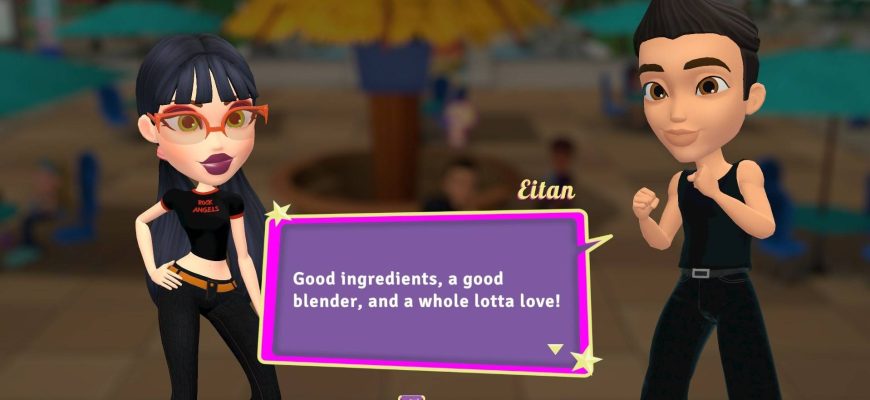This screenshot has width=870, height=400.
Task: Advance dialogue with the yellow continue arrow
Action: tap(555, 349)
